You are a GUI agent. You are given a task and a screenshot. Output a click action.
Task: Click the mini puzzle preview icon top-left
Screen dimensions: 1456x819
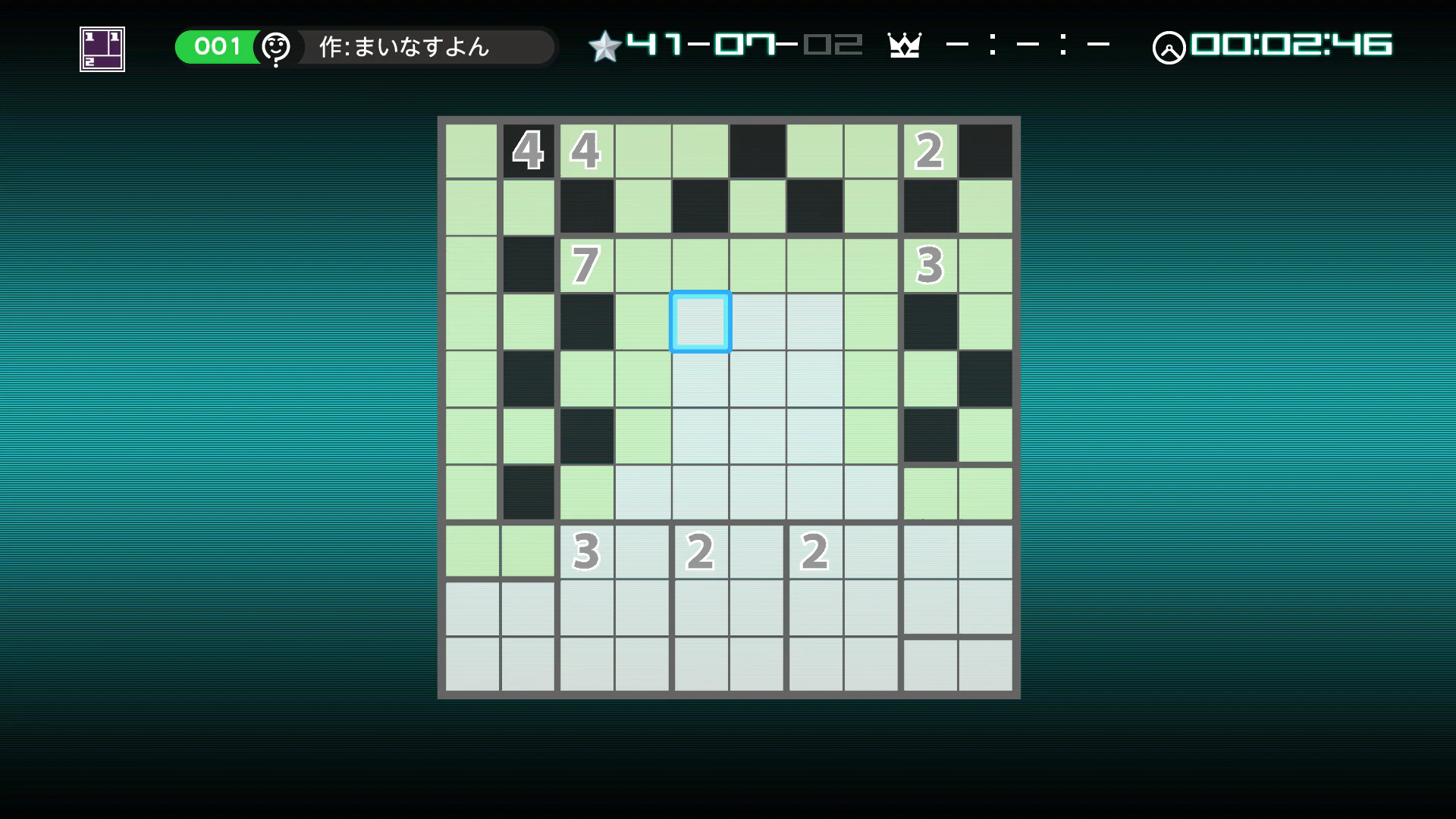pyautogui.click(x=101, y=48)
